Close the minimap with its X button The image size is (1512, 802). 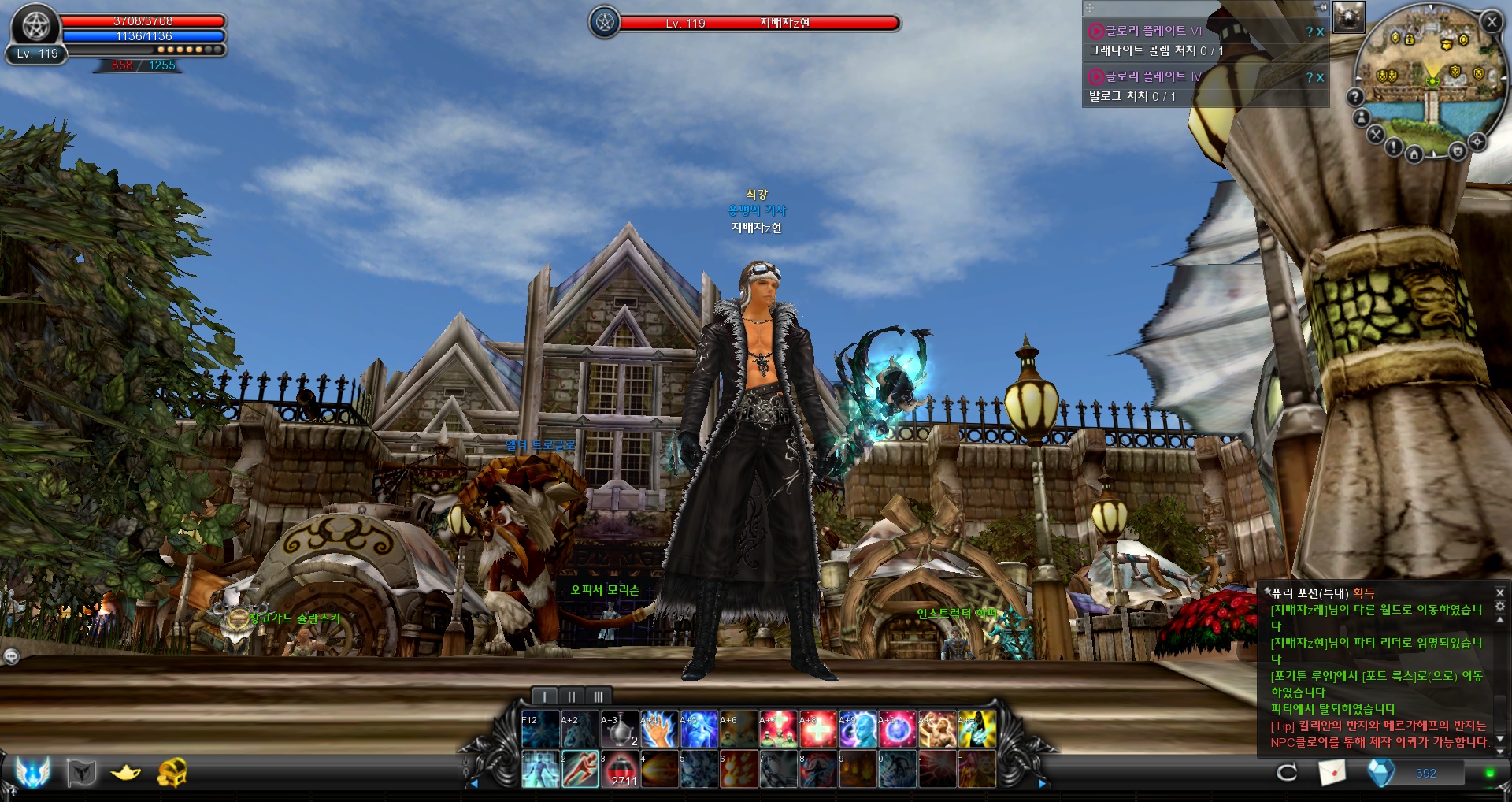1492,22
